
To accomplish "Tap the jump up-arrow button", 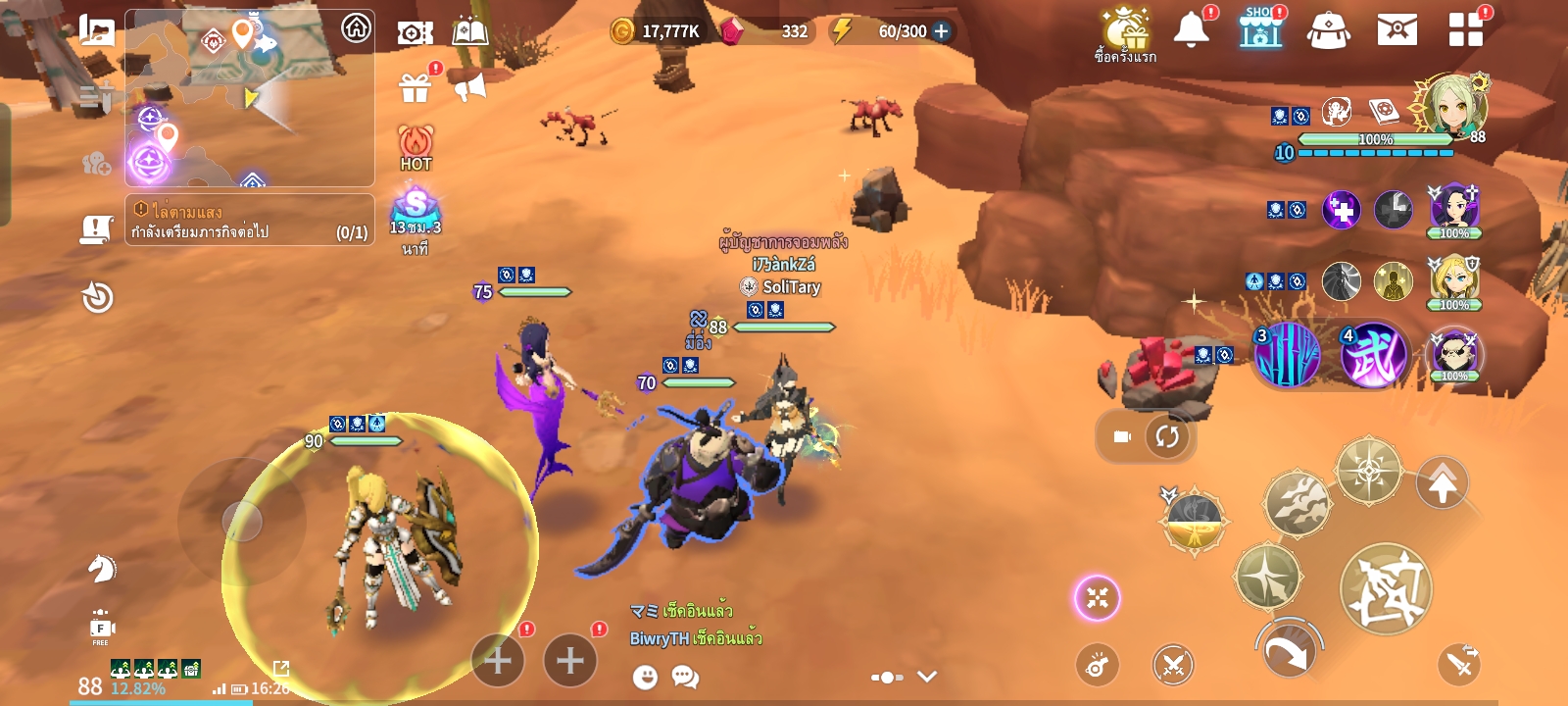I will (x=1442, y=482).
